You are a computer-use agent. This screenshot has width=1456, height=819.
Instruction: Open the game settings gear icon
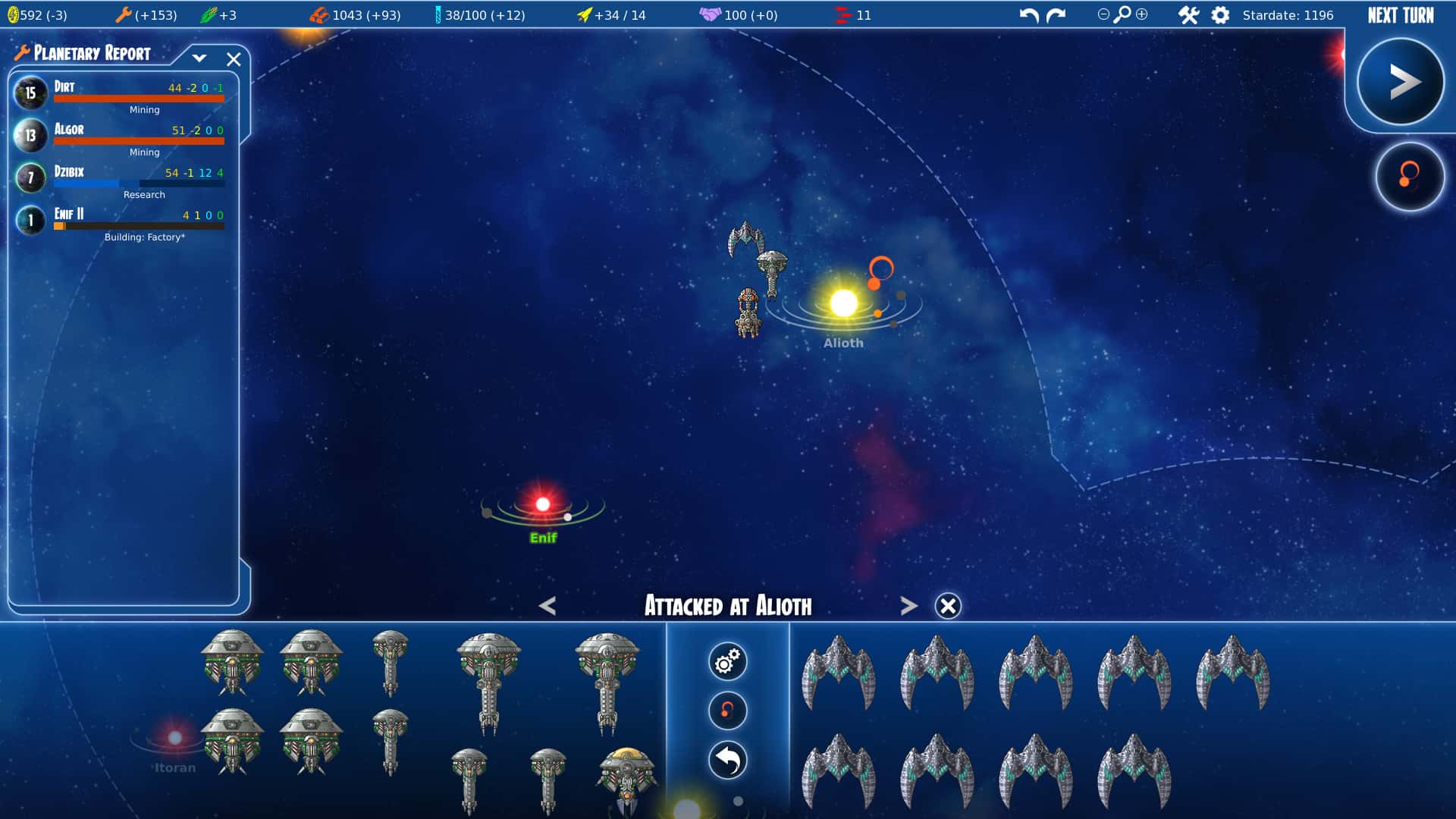click(x=1221, y=14)
